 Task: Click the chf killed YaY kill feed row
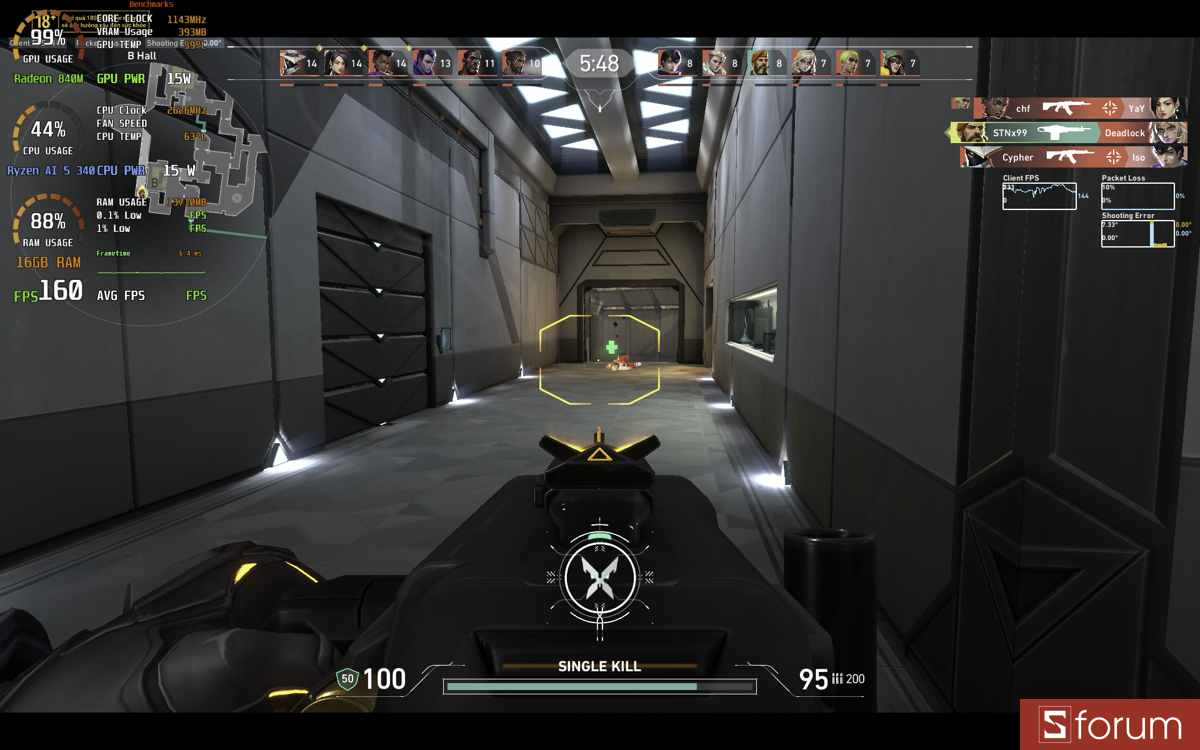click(1068, 108)
